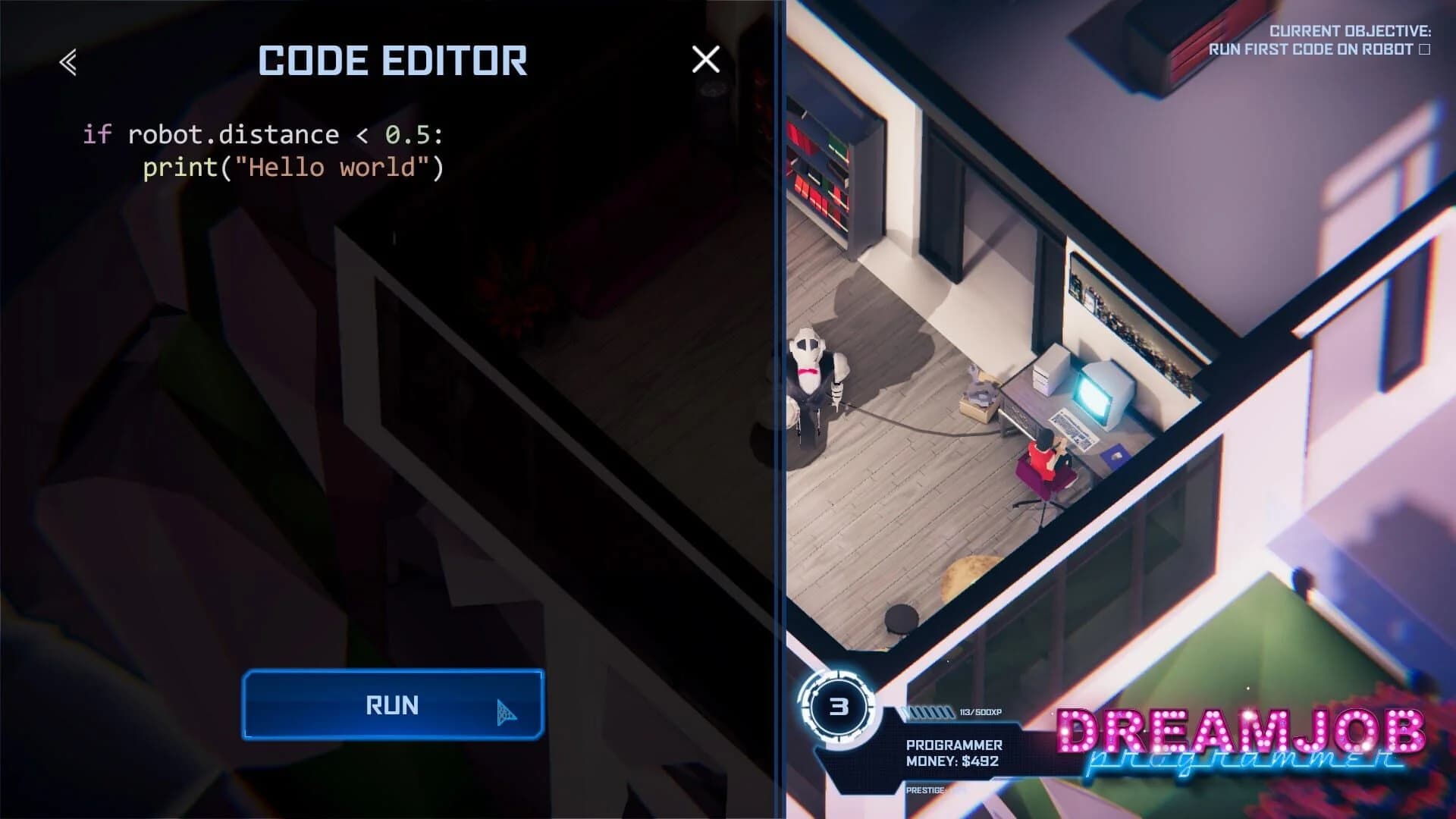Click the level 3 badge emblem

pos(839,707)
